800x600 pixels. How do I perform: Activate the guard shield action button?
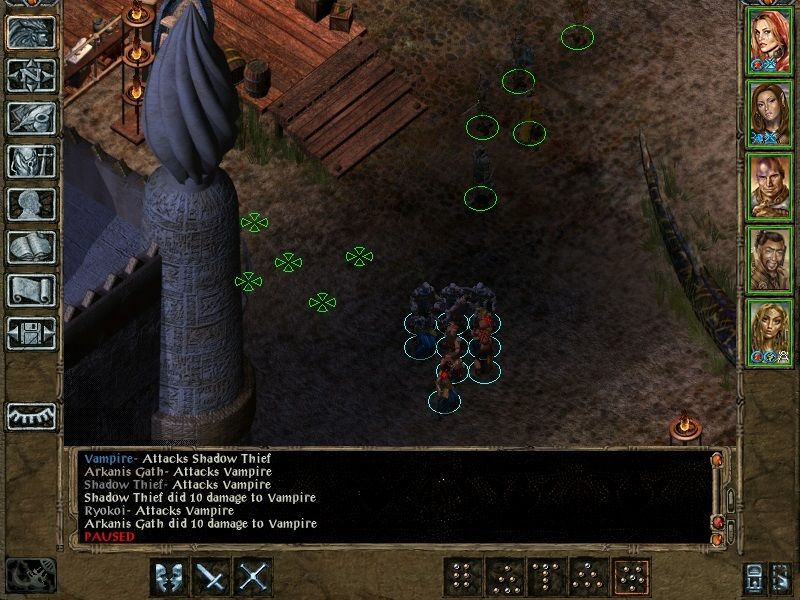169,577
